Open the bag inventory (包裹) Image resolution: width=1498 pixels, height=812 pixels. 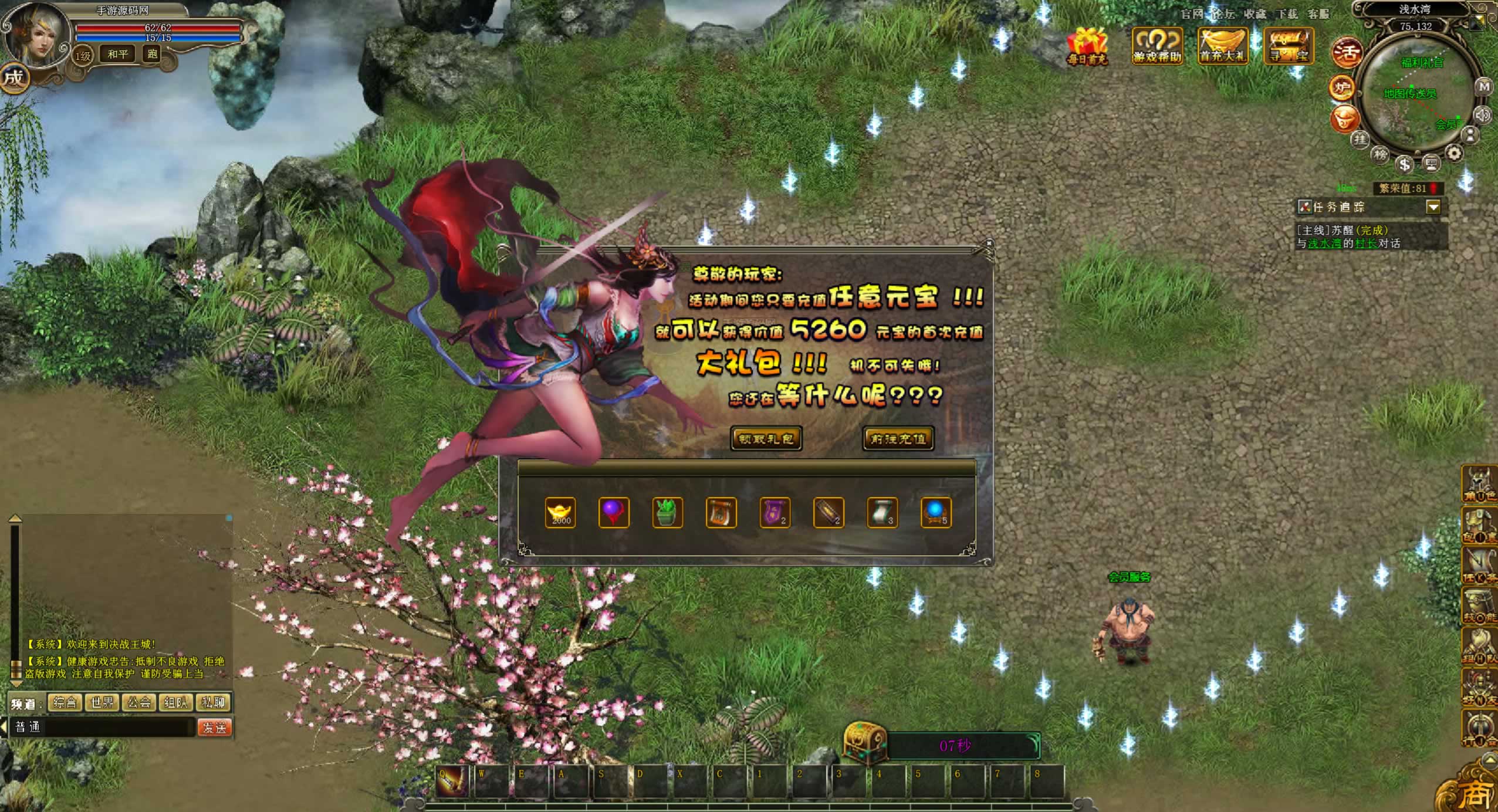pyautogui.click(x=1479, y=526)
